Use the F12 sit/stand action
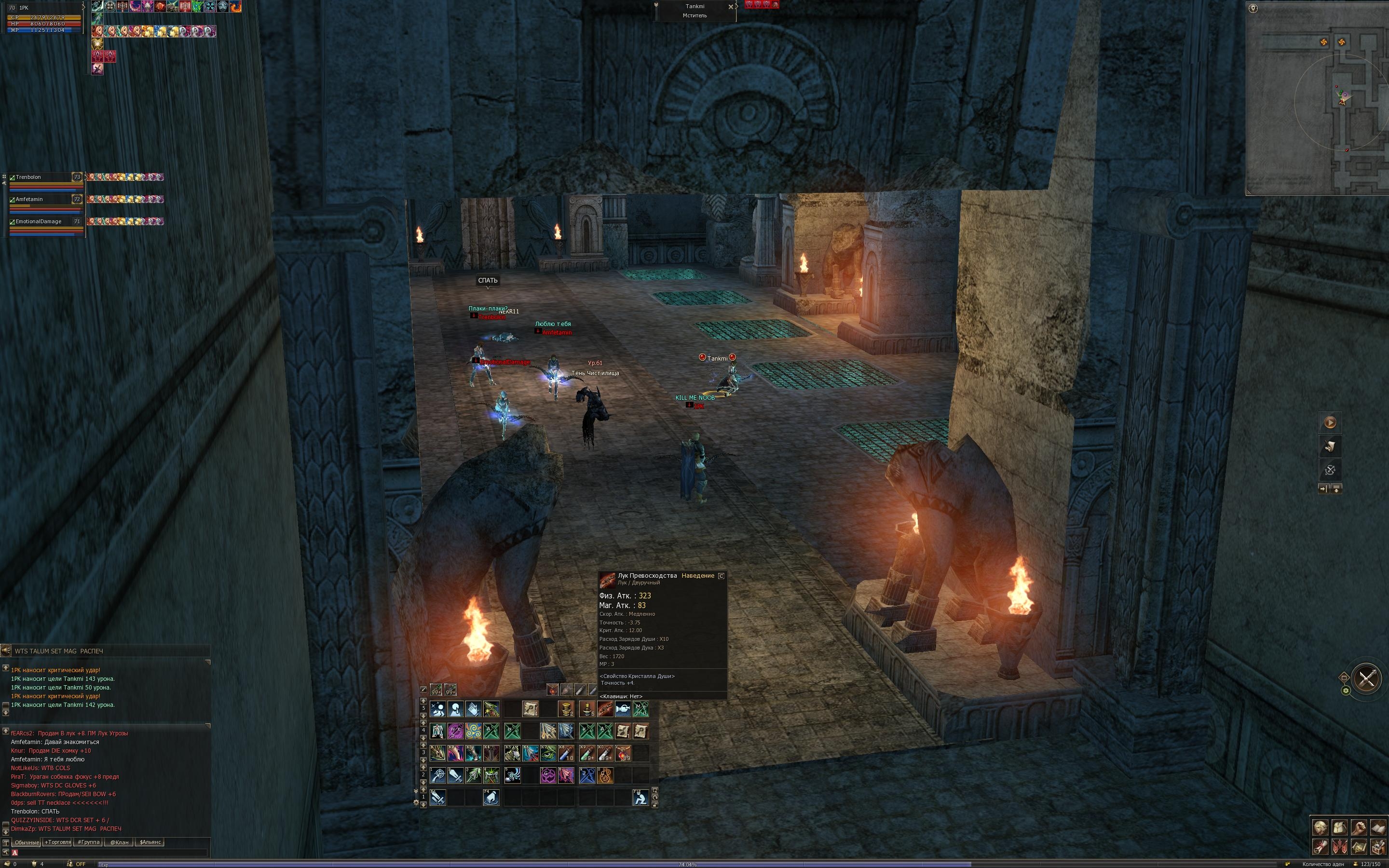The image size is (1389, 868). 640,798
